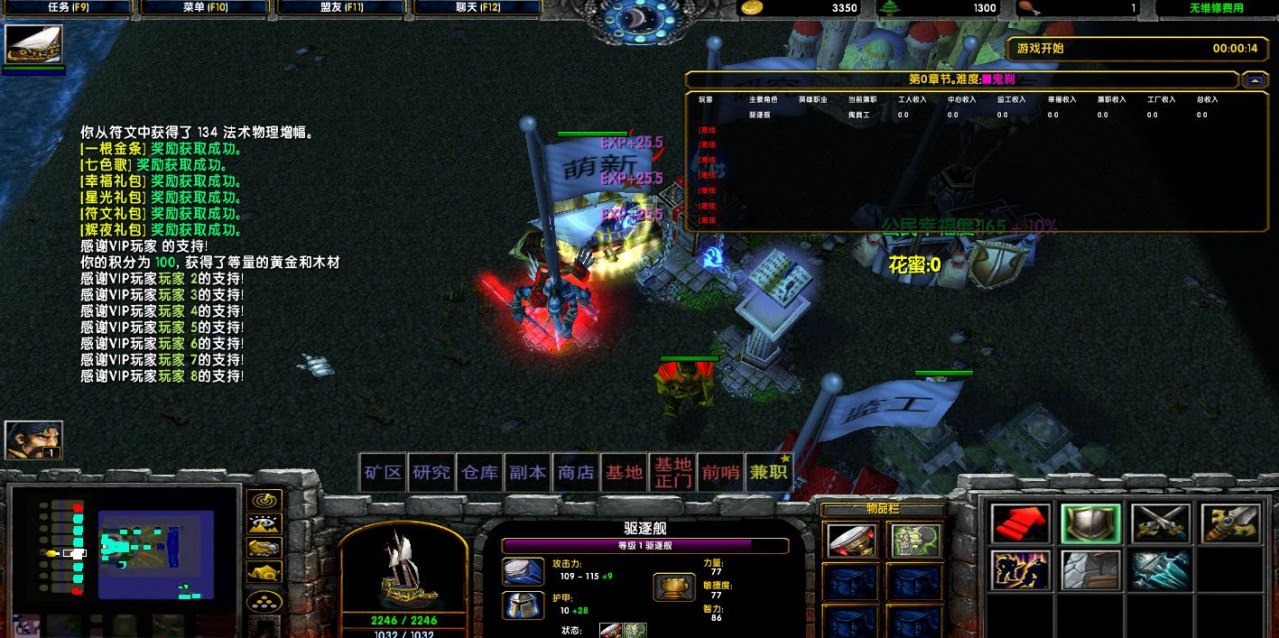Viewport: 1279px width, 638px height.
Task: Activate the ice shards ability
Action: point(1160,570)
